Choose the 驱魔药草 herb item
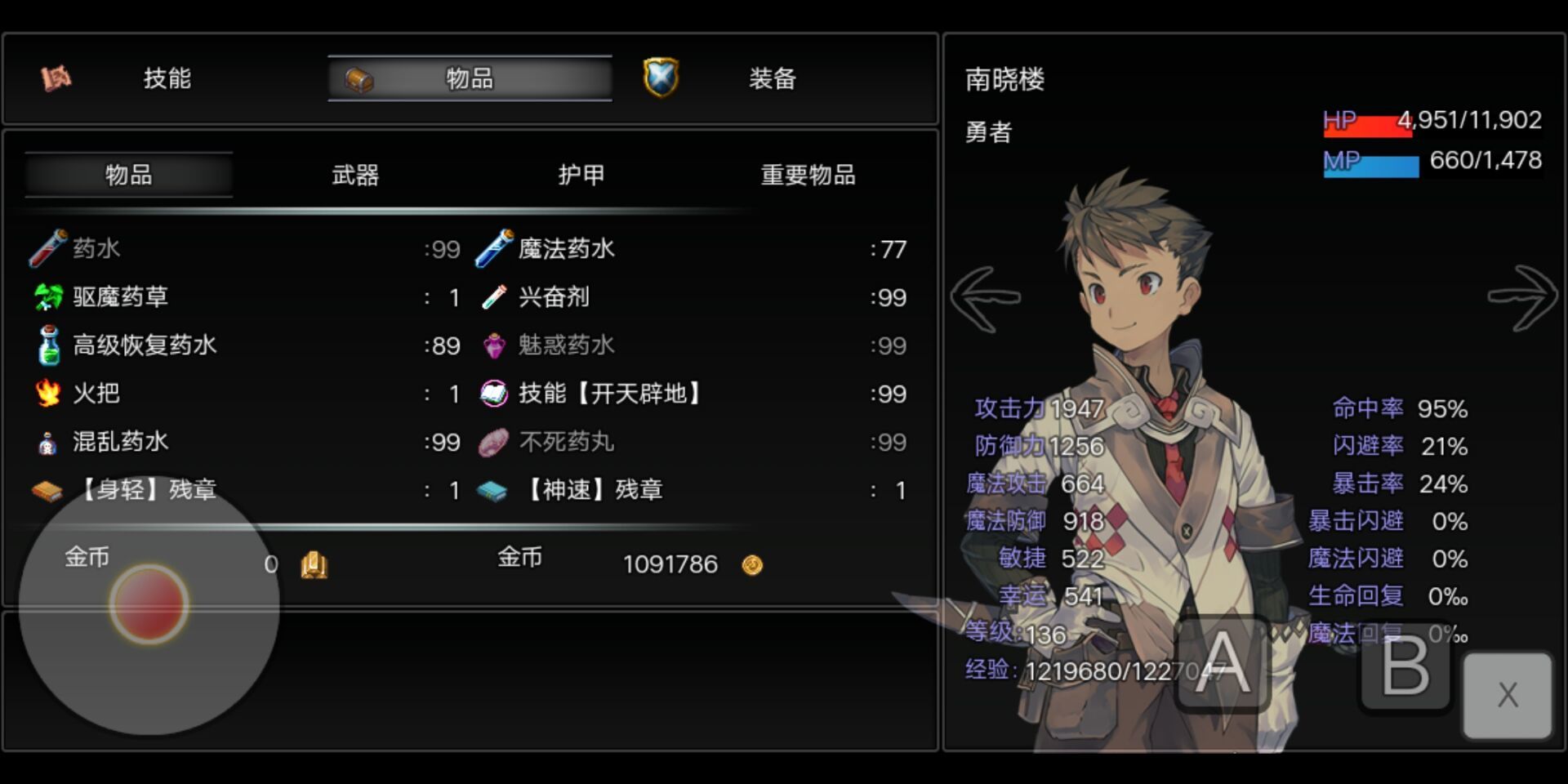 click(121, 297)
